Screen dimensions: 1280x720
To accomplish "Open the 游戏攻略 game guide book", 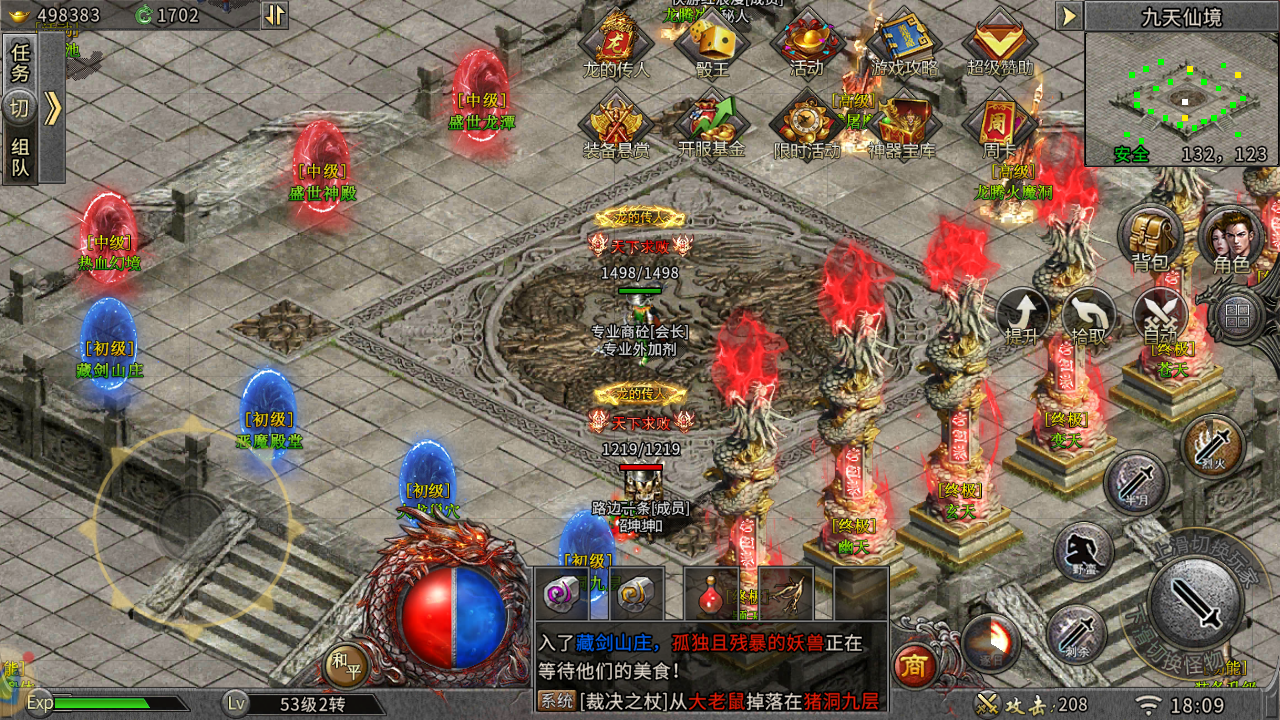I will point(905,42).
